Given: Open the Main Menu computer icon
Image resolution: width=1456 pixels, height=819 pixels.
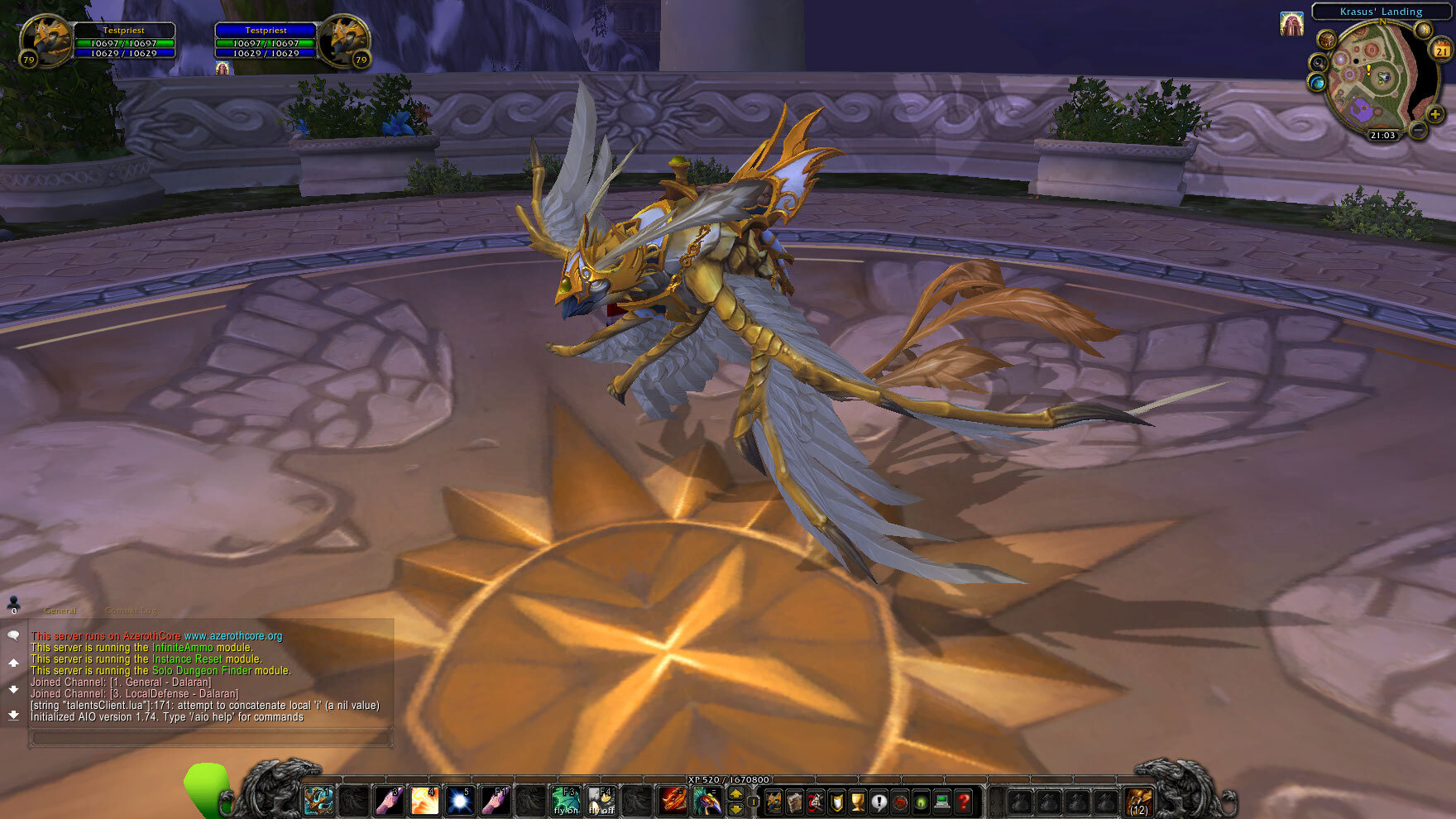Looking at the screenshot, I should (941, 801).
